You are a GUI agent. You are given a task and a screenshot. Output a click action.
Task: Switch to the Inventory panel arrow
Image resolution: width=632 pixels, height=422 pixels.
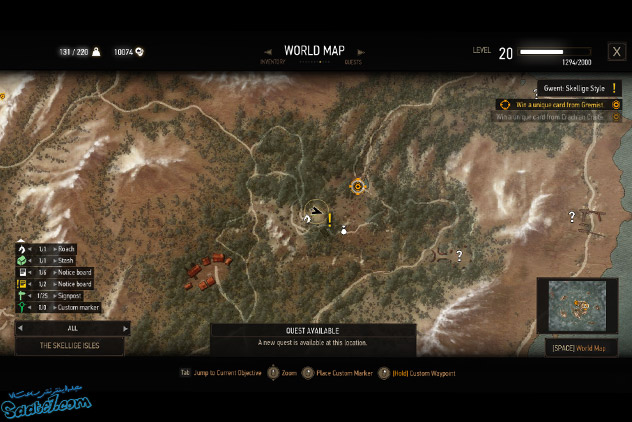point(268,52)
